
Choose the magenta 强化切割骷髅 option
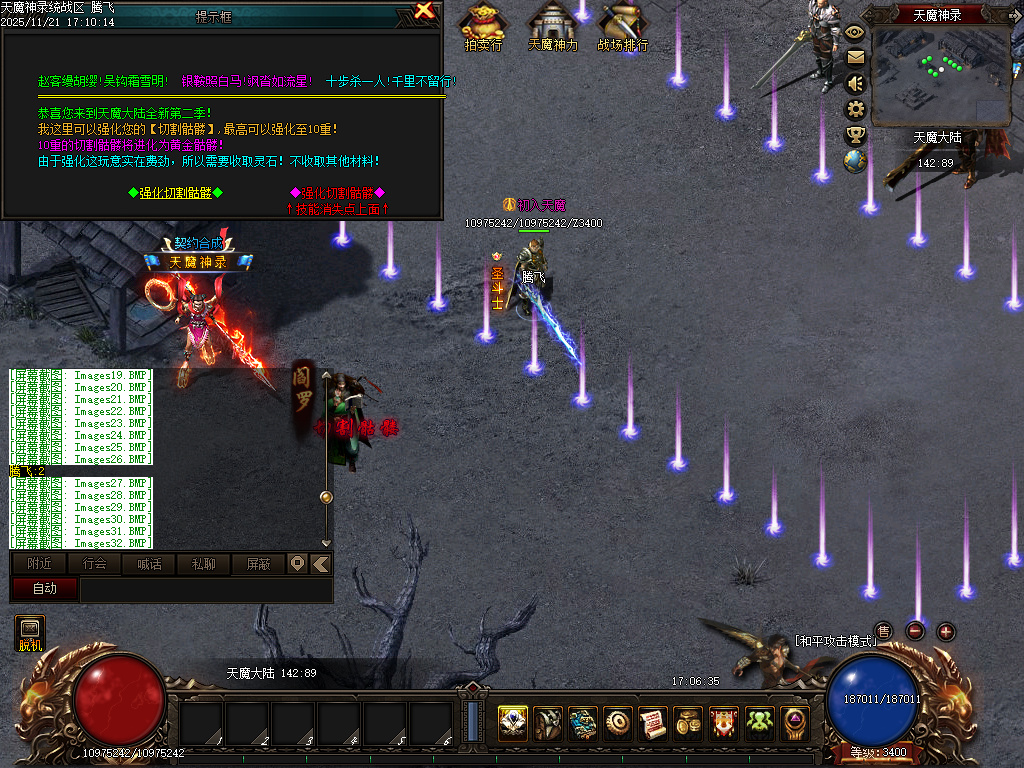(x=337, y=193)
